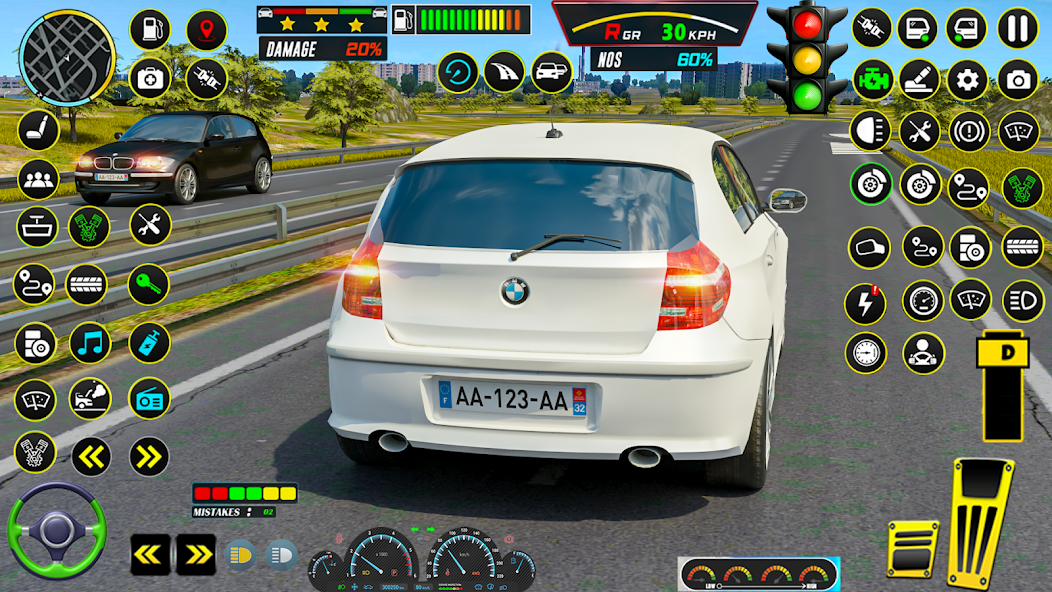Pause the game with the pause button
1052x592 pixels.
point(1018,27)
